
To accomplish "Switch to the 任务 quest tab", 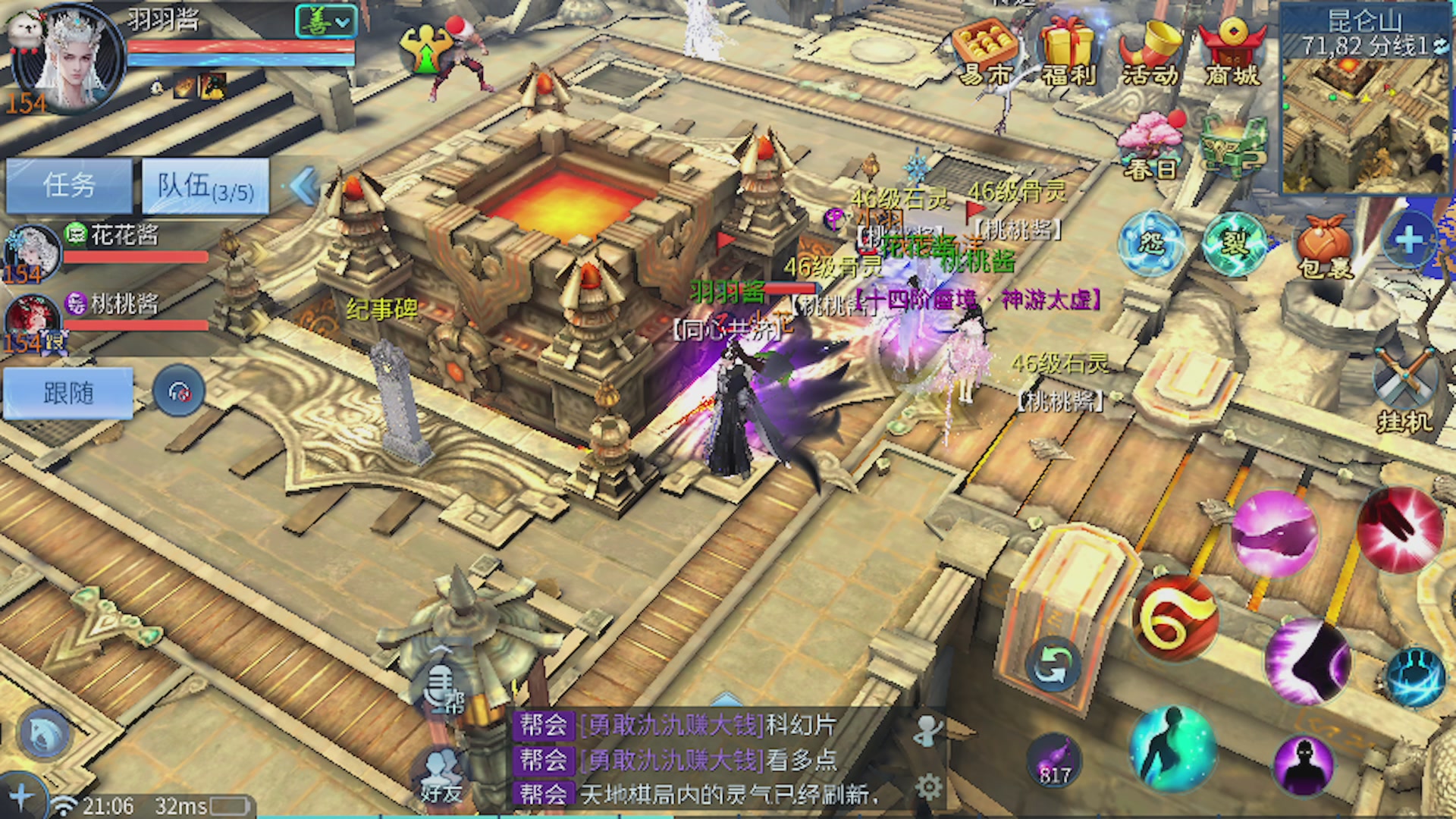I will click(x=69, y=185).
